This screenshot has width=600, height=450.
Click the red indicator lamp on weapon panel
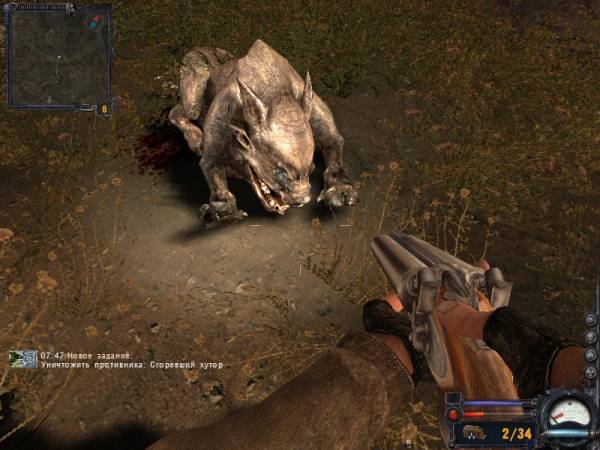pyautogui.click(x=455, y=414)
